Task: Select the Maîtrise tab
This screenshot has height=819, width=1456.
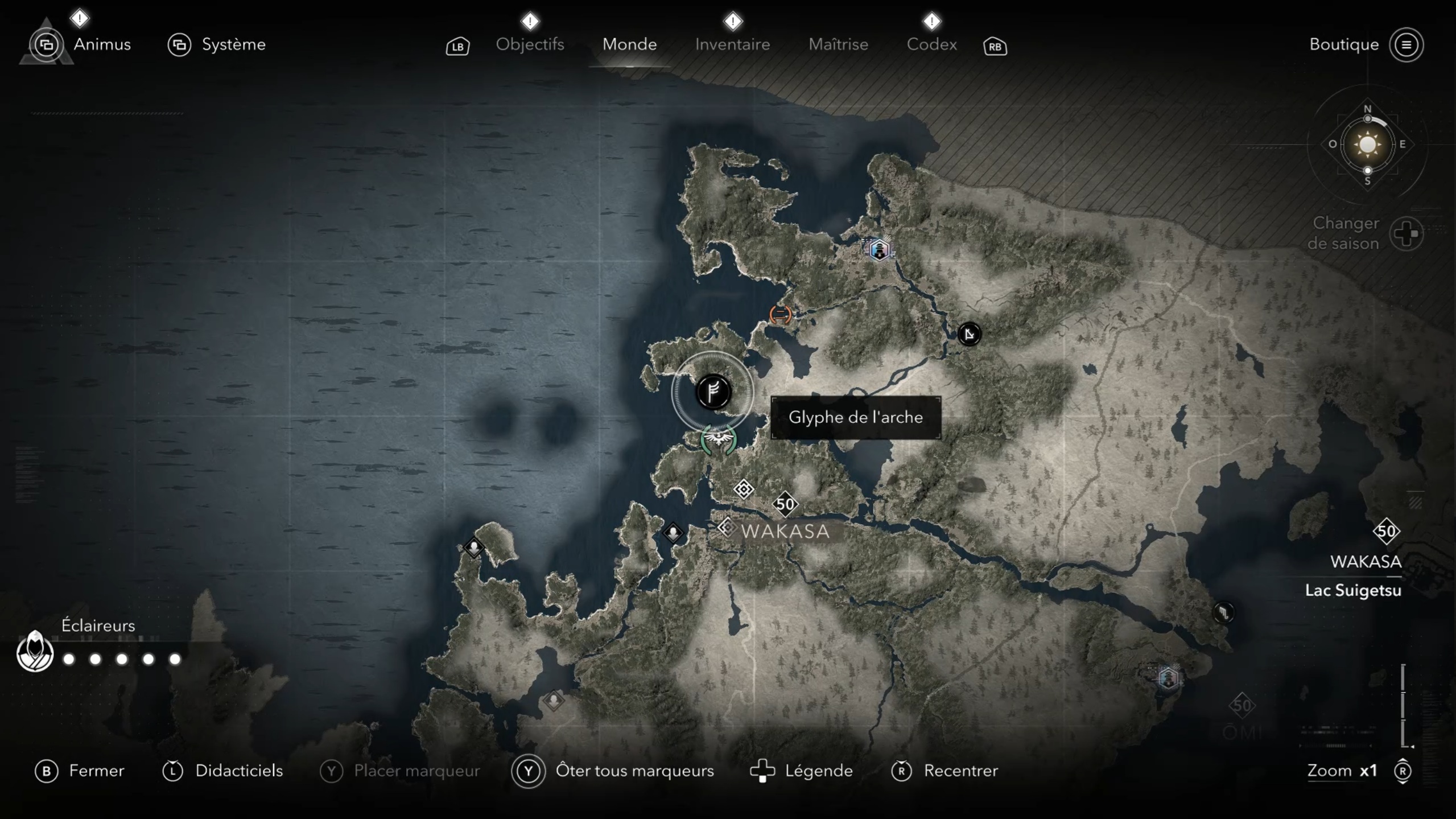Action: pyautogui.click(x=838, y=44)
